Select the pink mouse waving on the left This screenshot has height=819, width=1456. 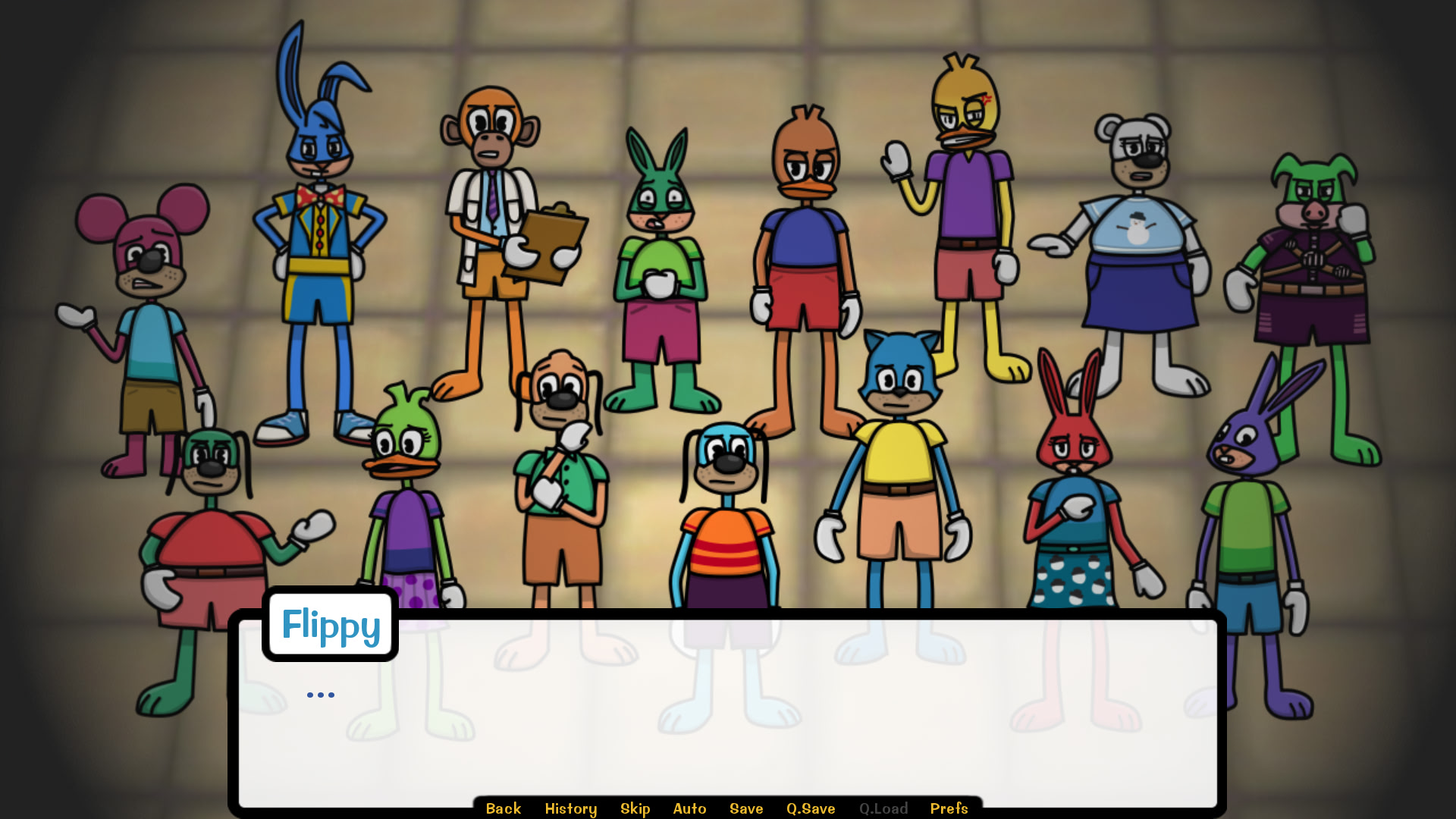[144, 303]
